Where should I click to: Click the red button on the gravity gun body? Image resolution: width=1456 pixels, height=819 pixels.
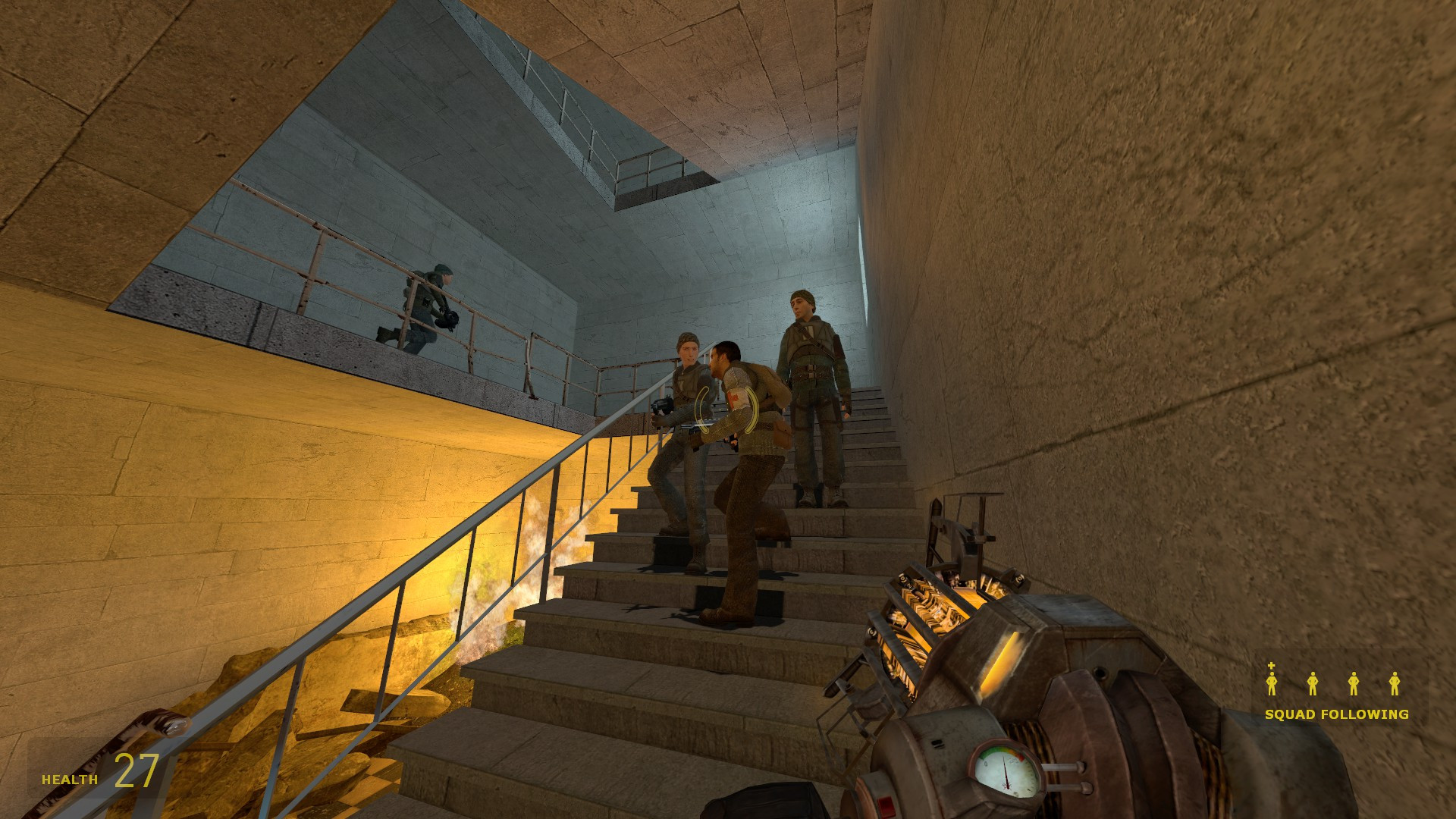[x=886, y=805]
